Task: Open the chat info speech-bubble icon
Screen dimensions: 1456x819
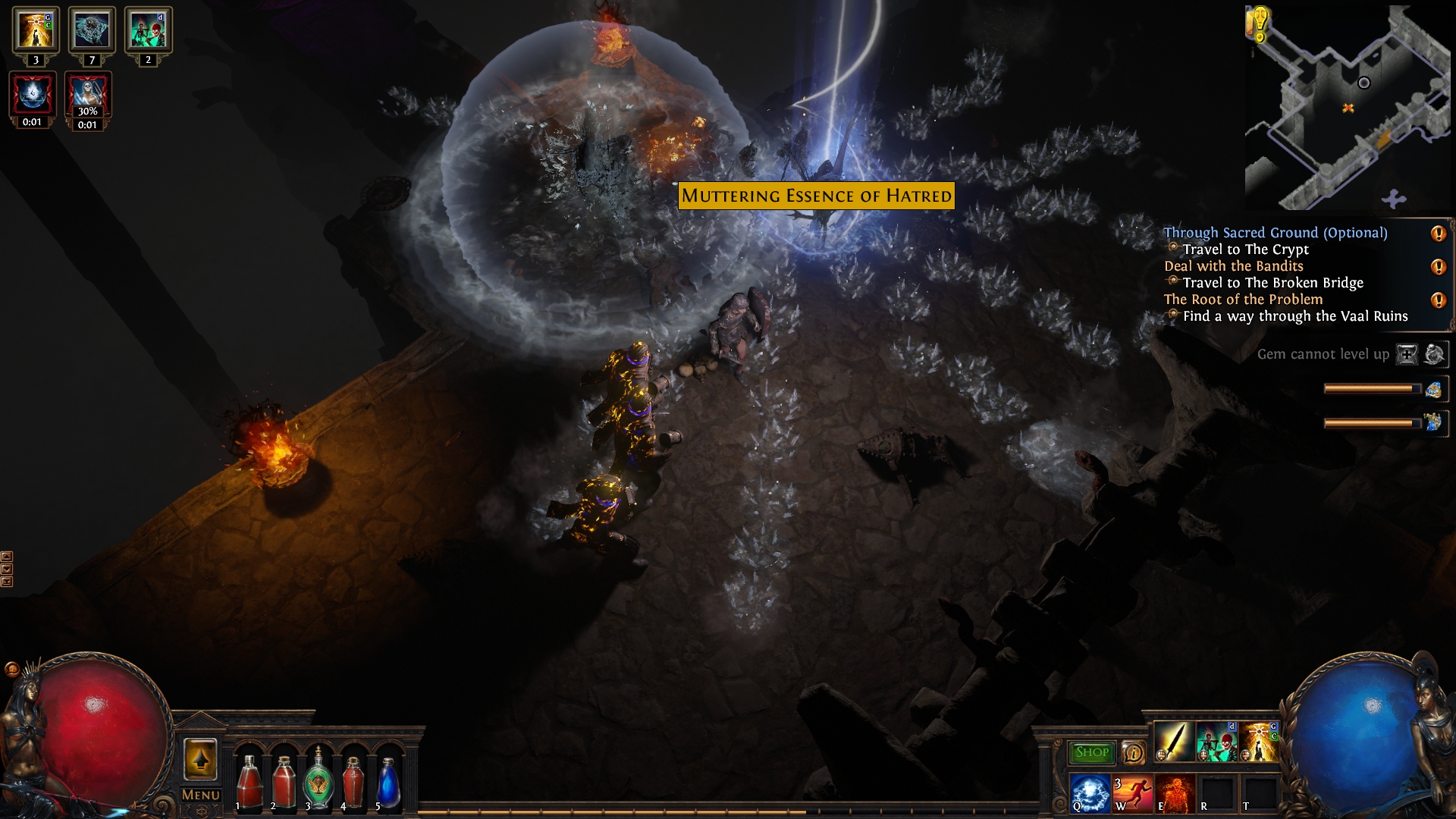Action: tap(1133, 752)
